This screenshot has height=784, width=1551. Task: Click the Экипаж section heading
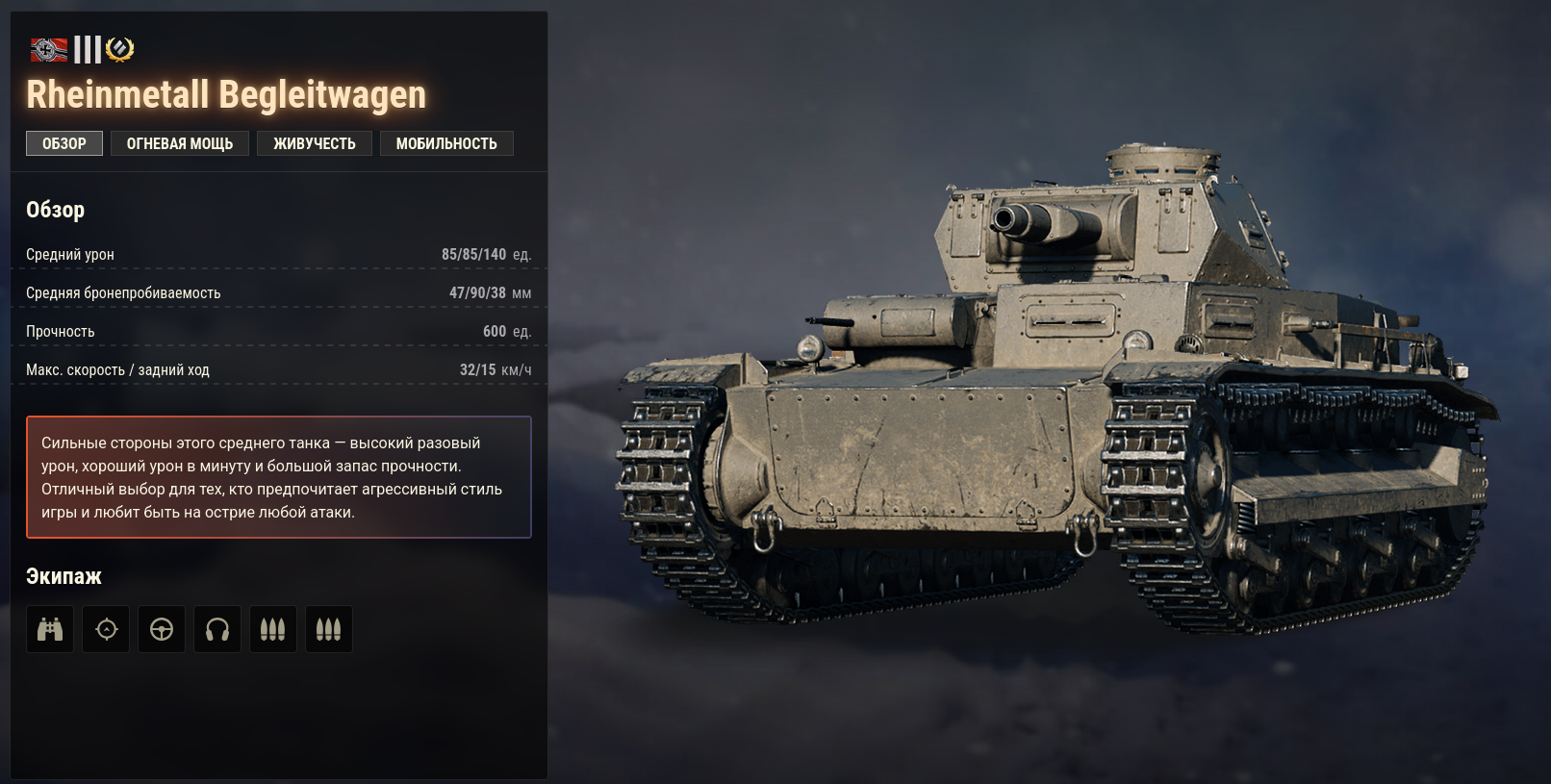coord(62,576)
